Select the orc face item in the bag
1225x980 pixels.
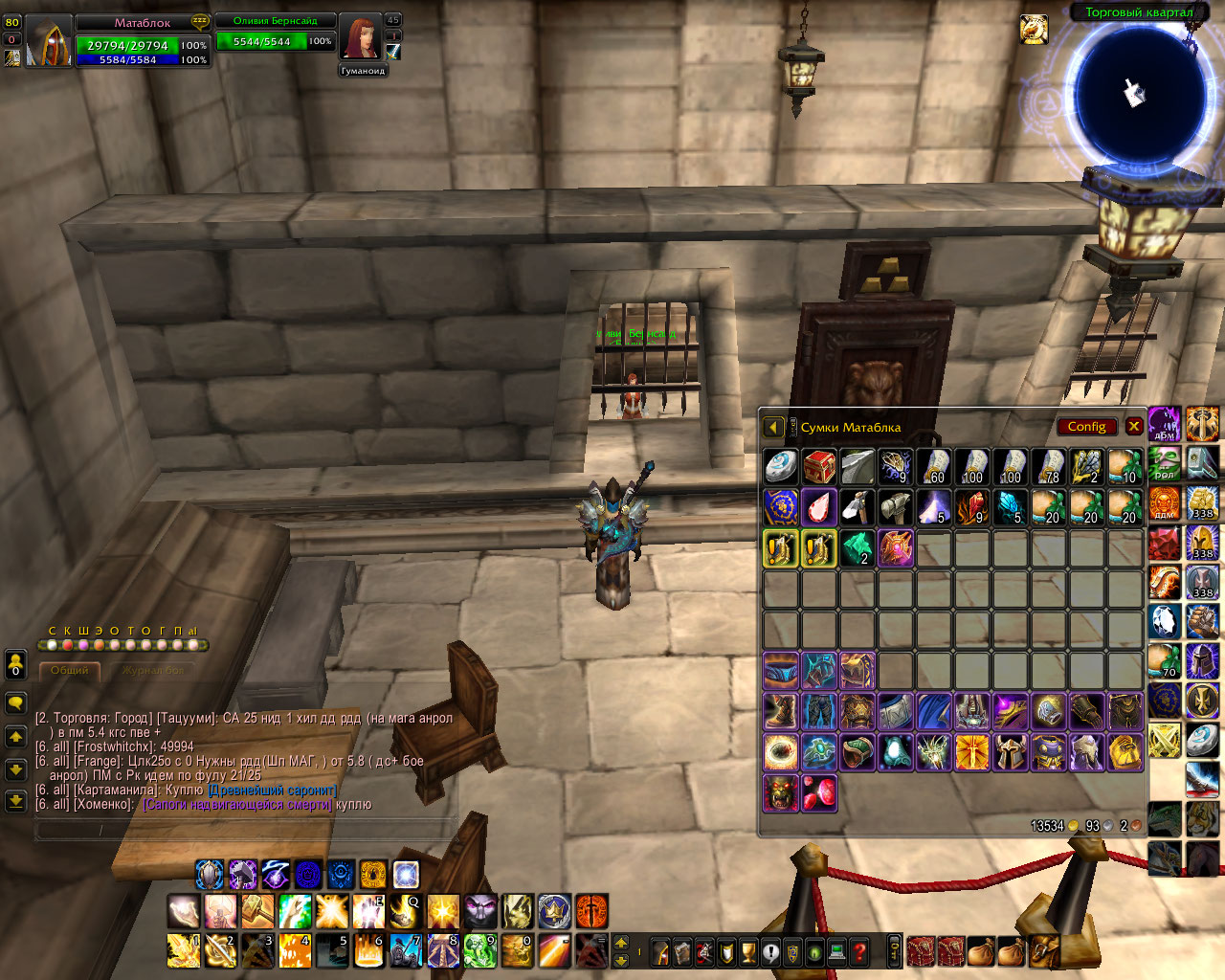tap(781, 793)
